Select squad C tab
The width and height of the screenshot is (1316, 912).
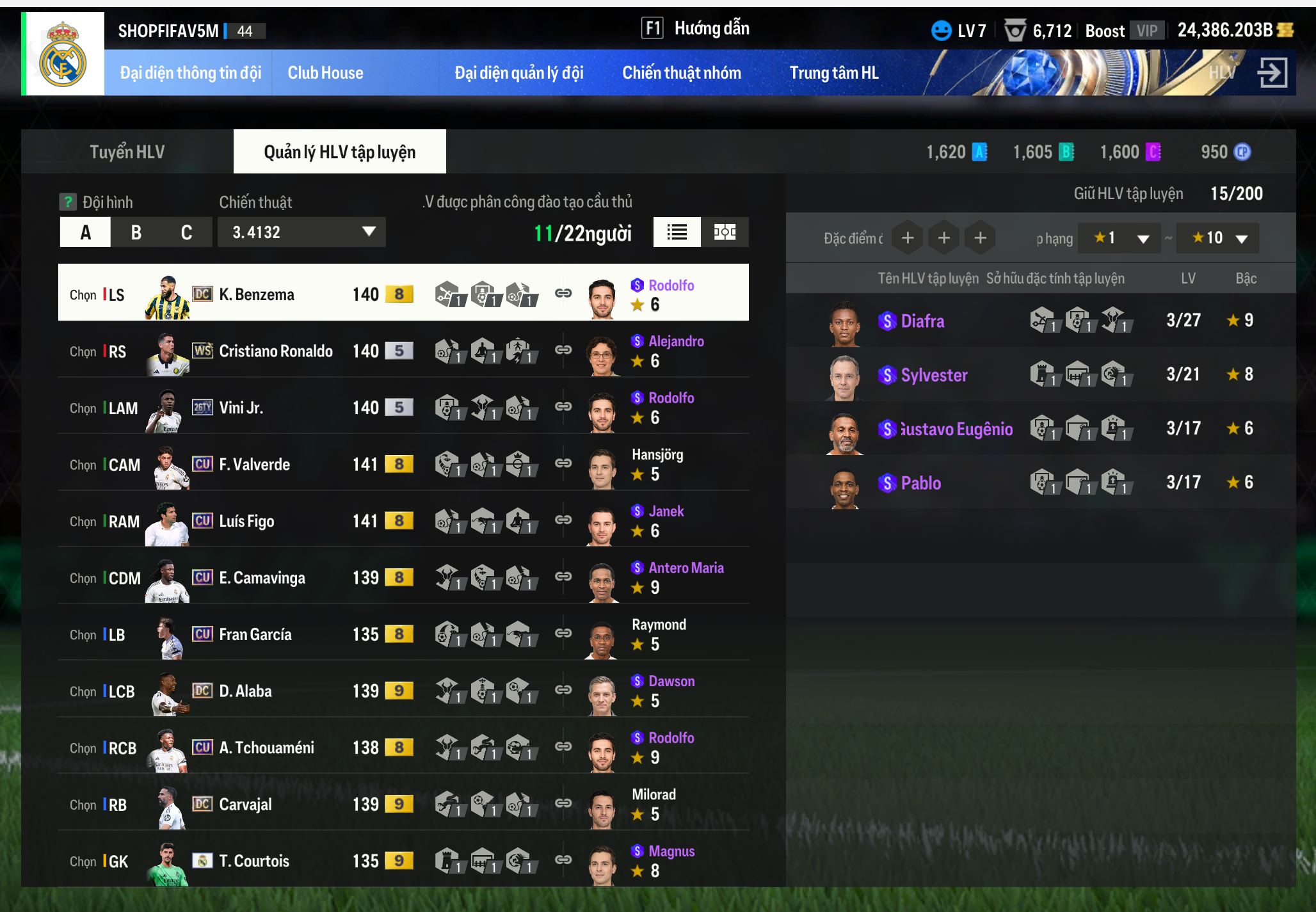pyautogui.click(x=186, y=232)
